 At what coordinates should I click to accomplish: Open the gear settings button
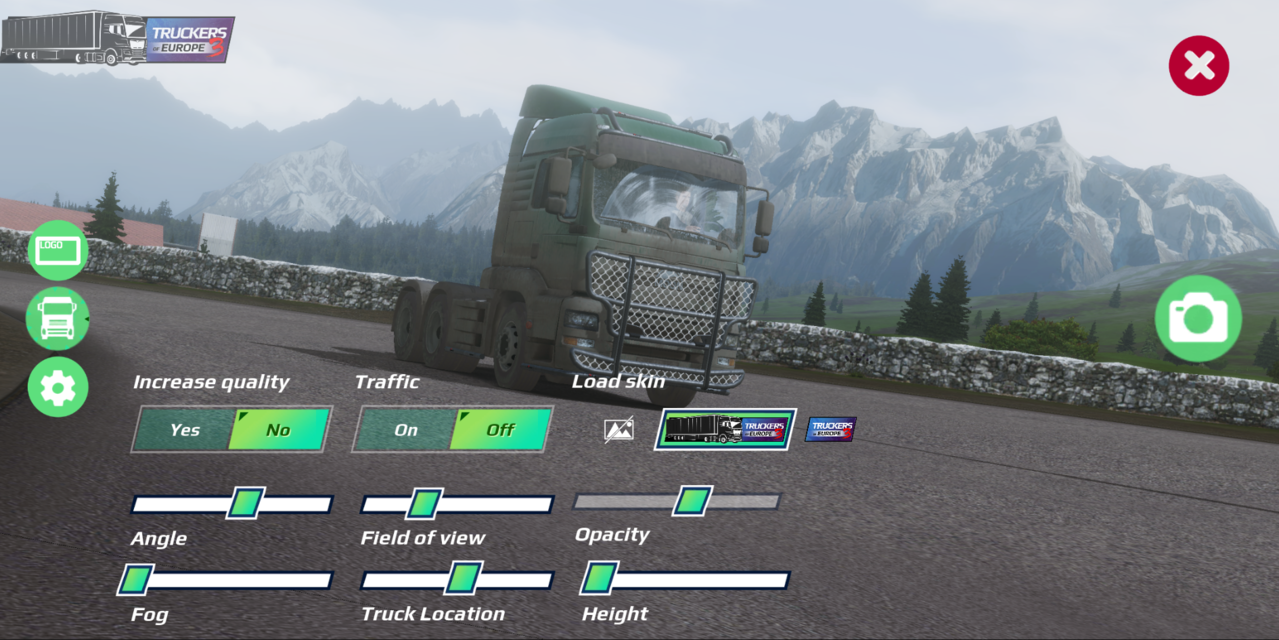58,387
